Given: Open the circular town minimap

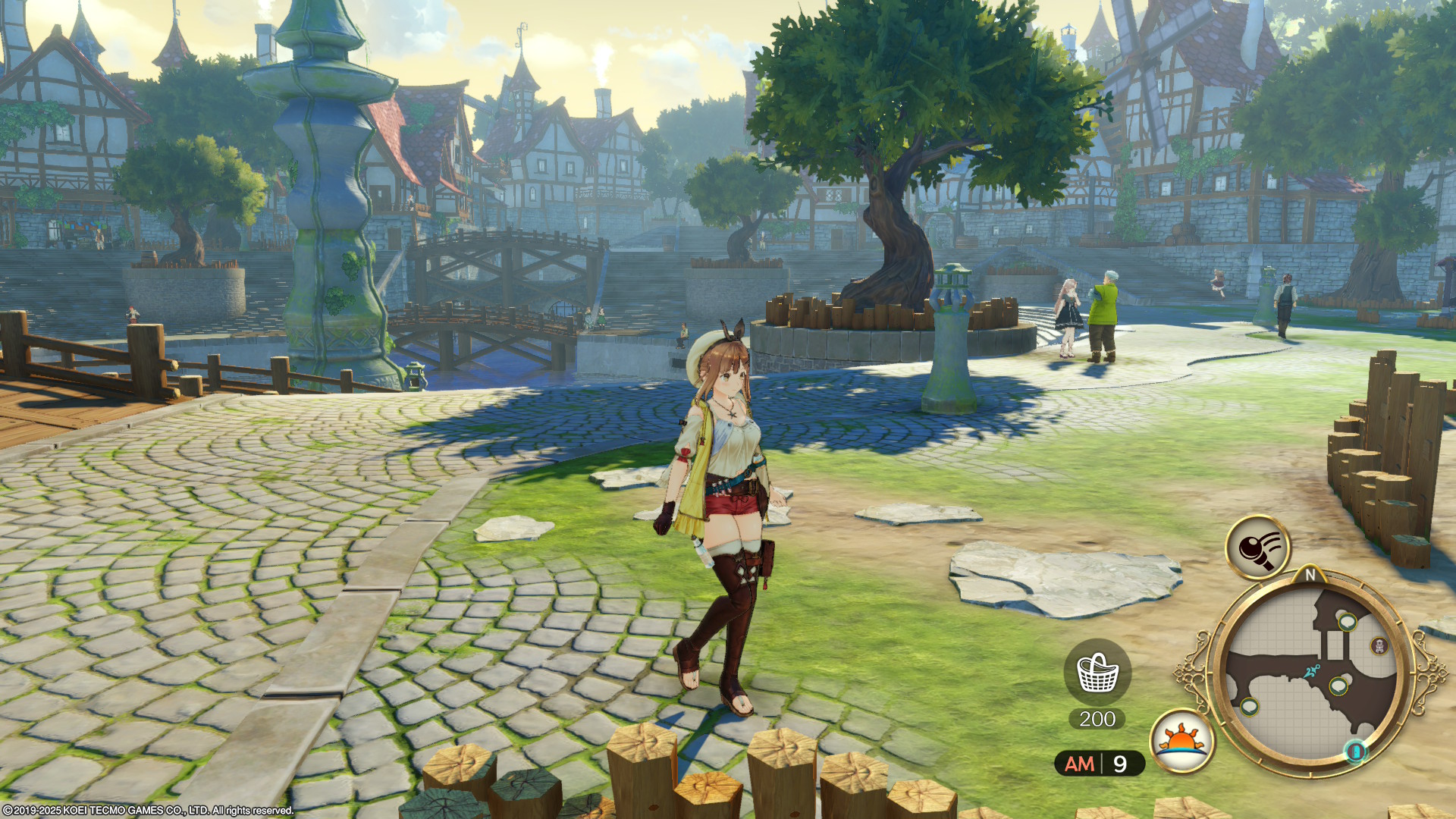Looking at the screenshot, I should [x=1310, y=674].
